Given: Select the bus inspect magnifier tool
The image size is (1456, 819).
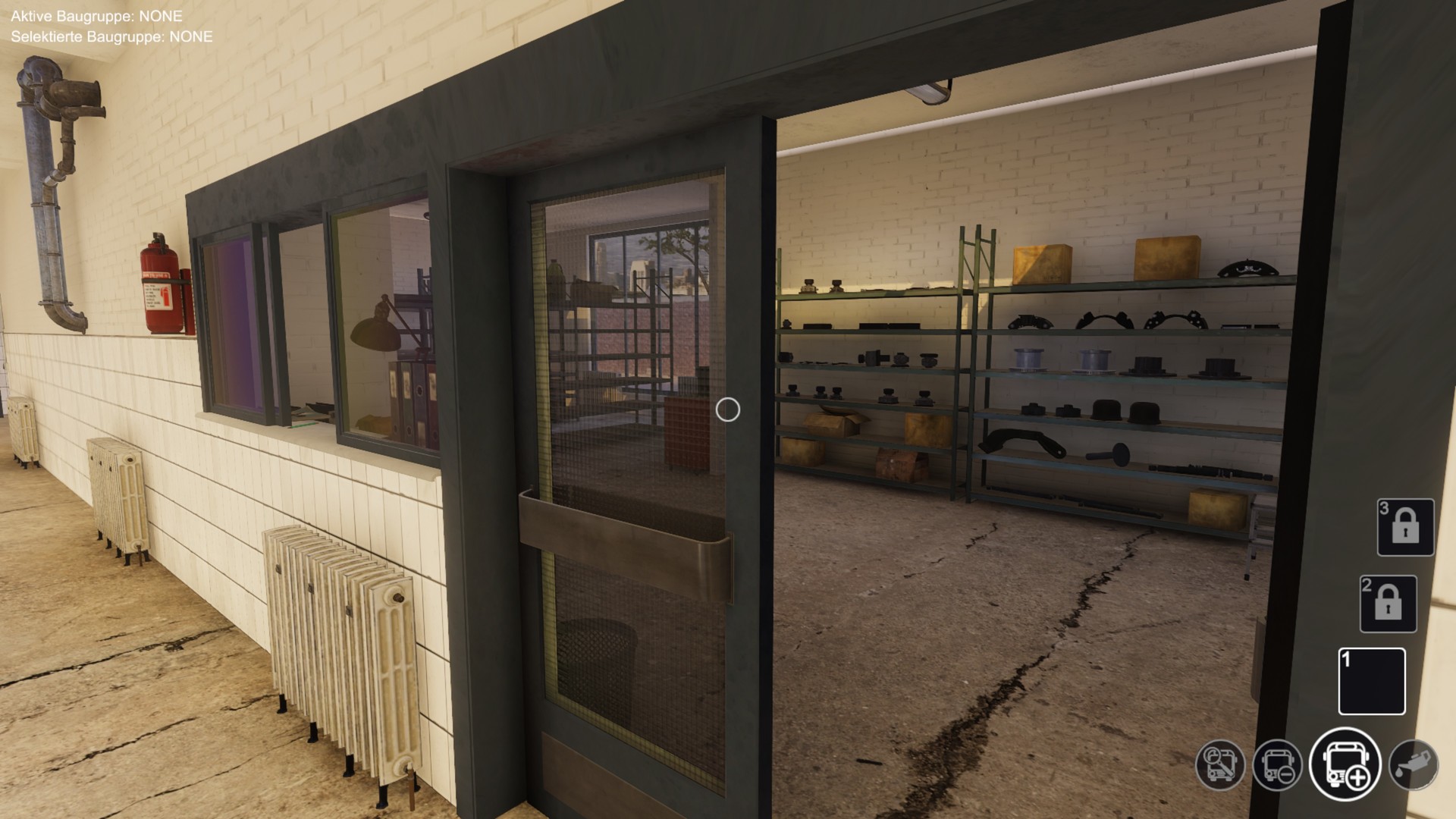Looking at the screenshot, I should tap(1220, 764).
